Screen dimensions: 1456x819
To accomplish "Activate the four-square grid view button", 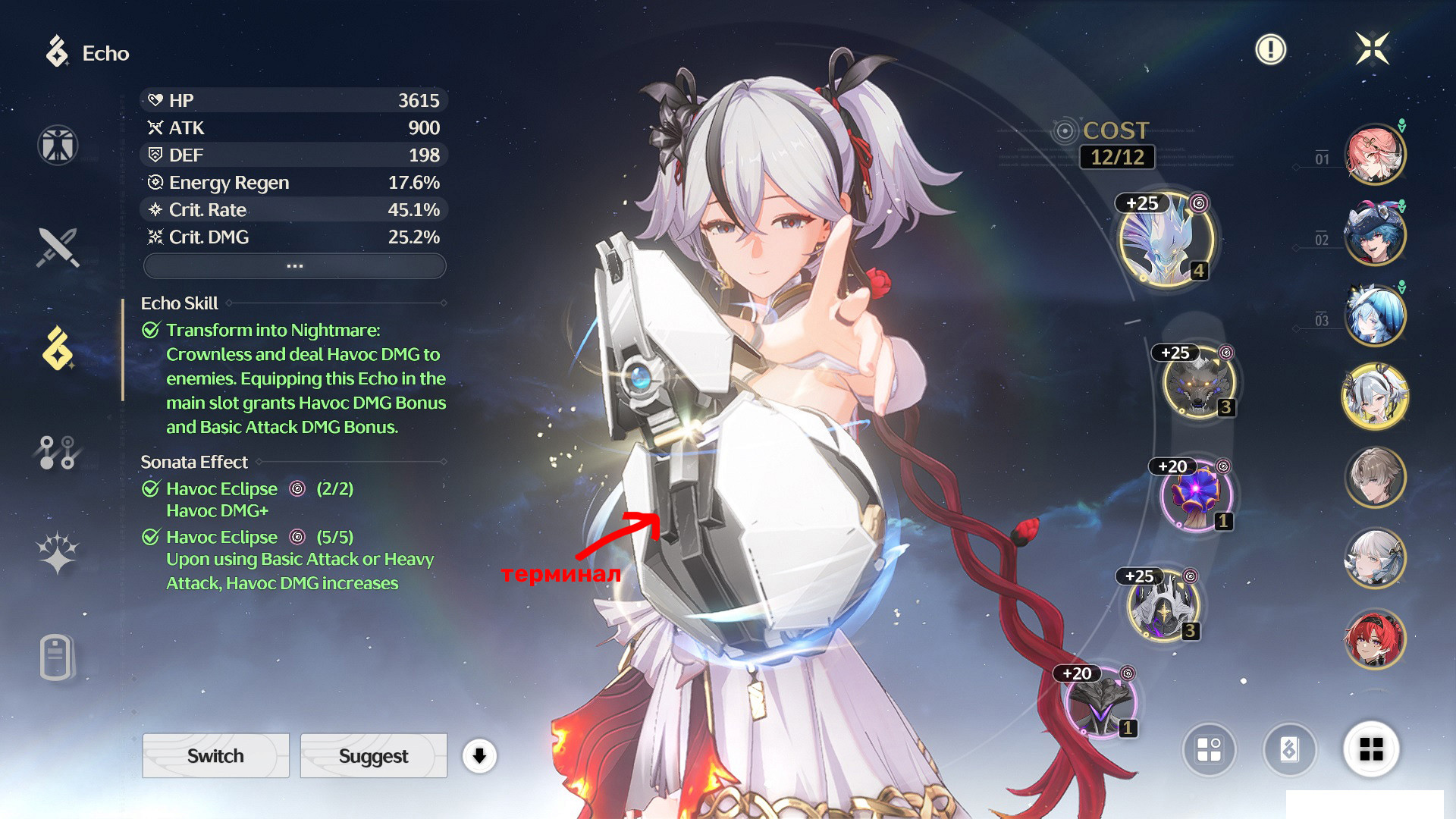I will (x=1371, y=749).
